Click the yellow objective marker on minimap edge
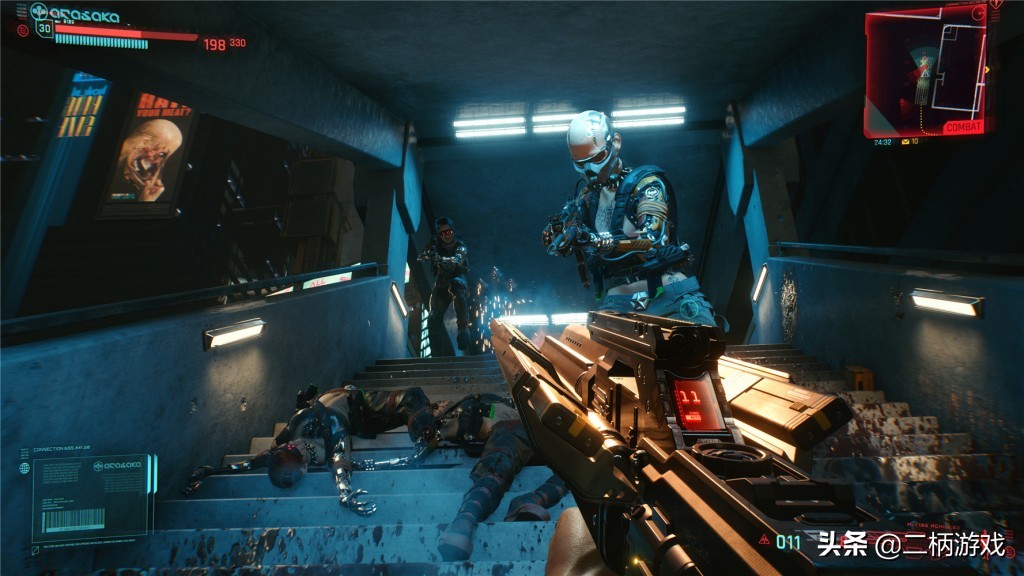The height and width of the screenshot is (576, 1024). [x=987, y=69]
